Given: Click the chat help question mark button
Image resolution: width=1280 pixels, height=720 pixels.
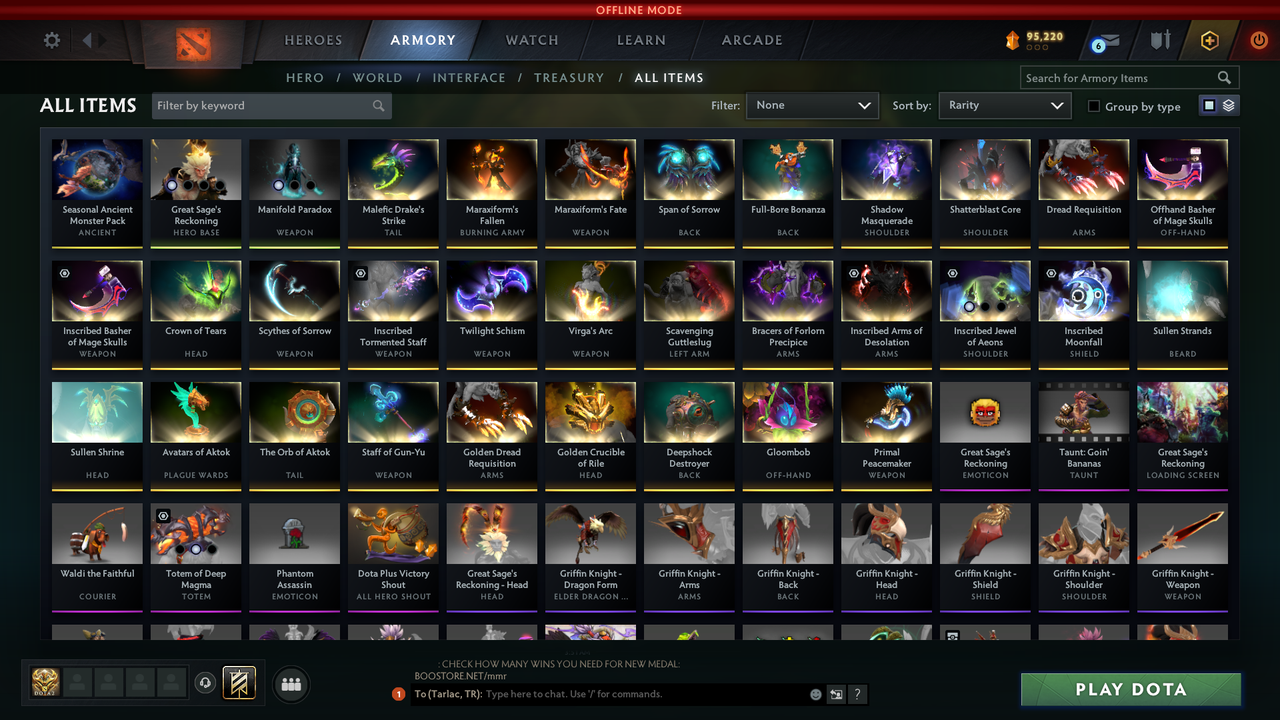Looking at the screenshot, I should pyautogui.click(x=857, y=694).
